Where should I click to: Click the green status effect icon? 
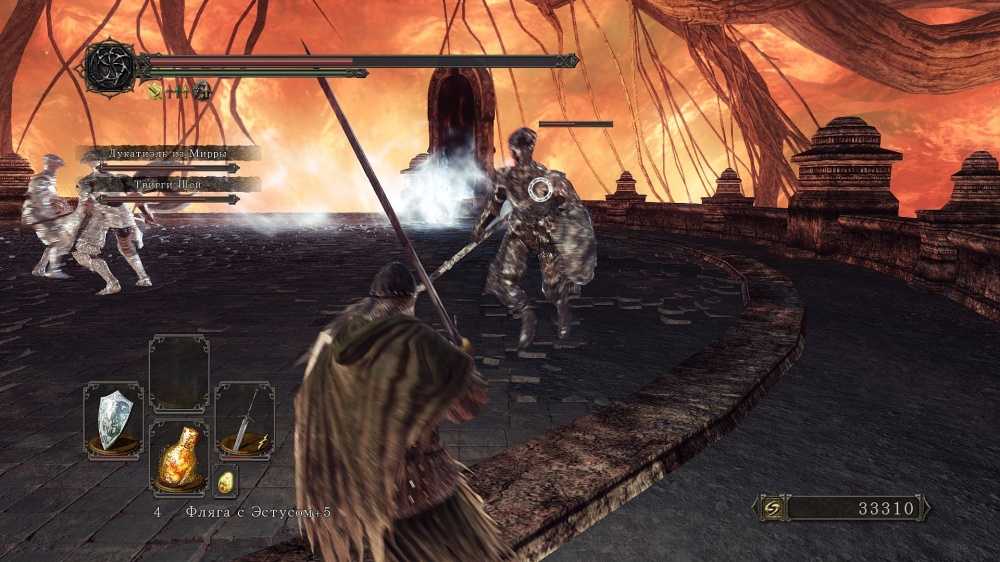coord(156,91)
